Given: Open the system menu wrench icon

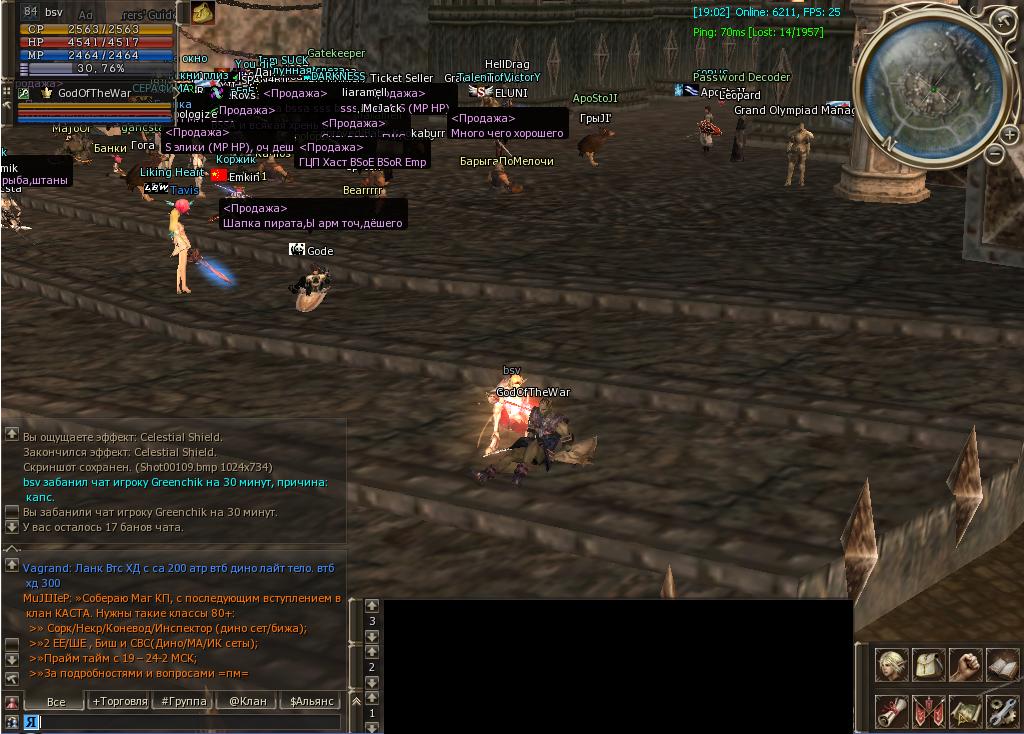Looking at the screenshot, I should (1002, 711).
